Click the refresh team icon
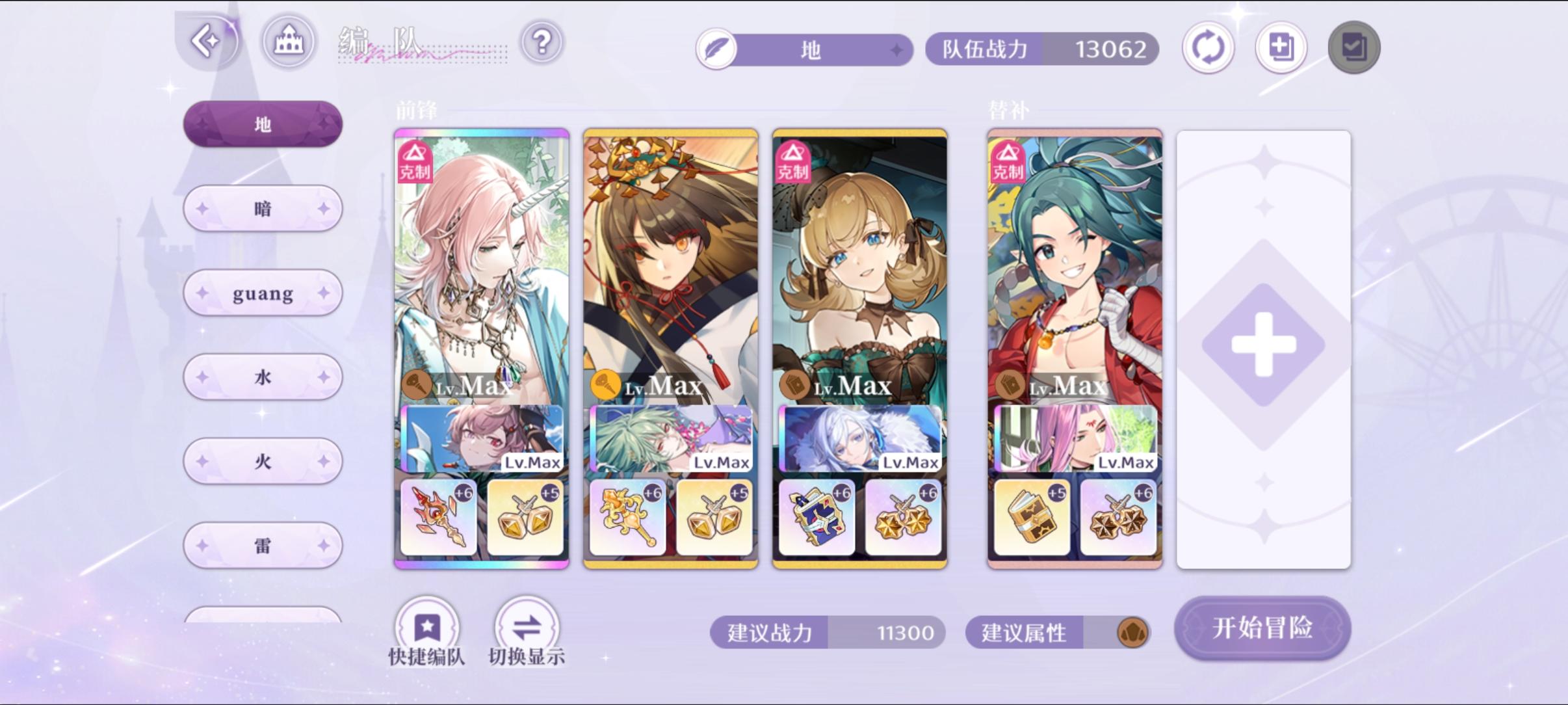The image size is (1568, 705). (1208, 47)
